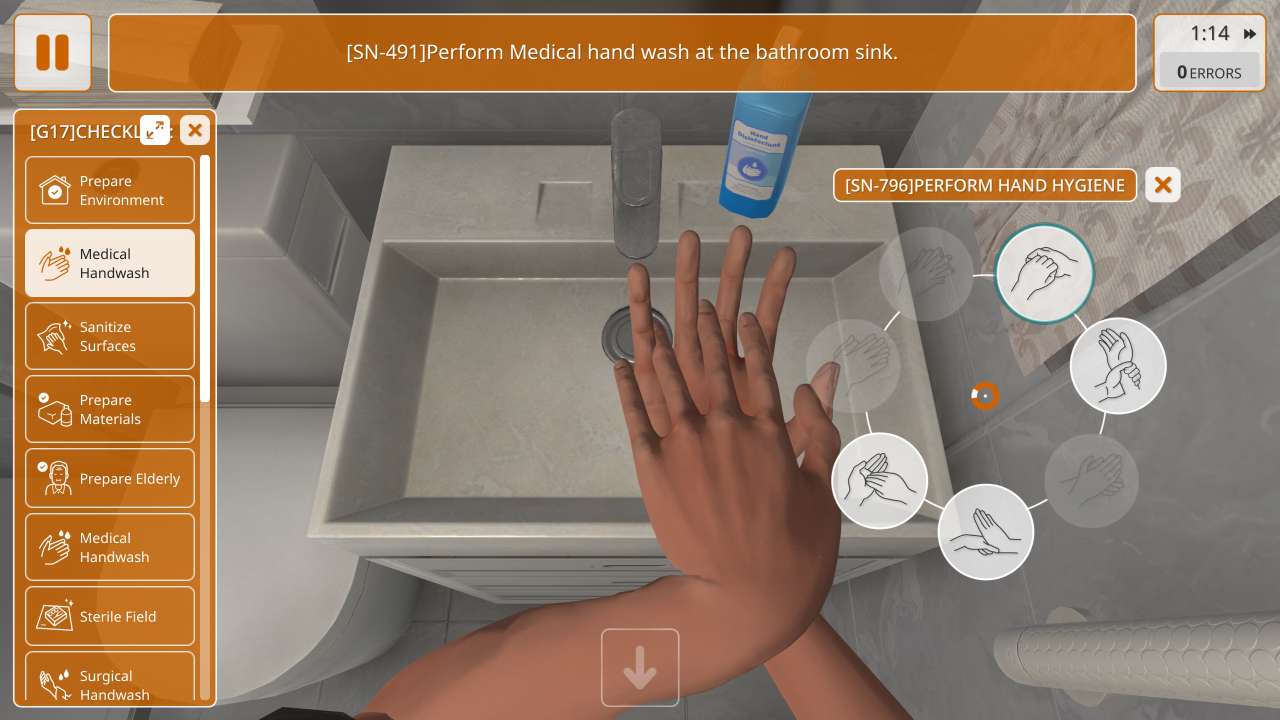Click the down arrow button
The height and width of the screenshot is (720, 1280).
coord(640,668)
